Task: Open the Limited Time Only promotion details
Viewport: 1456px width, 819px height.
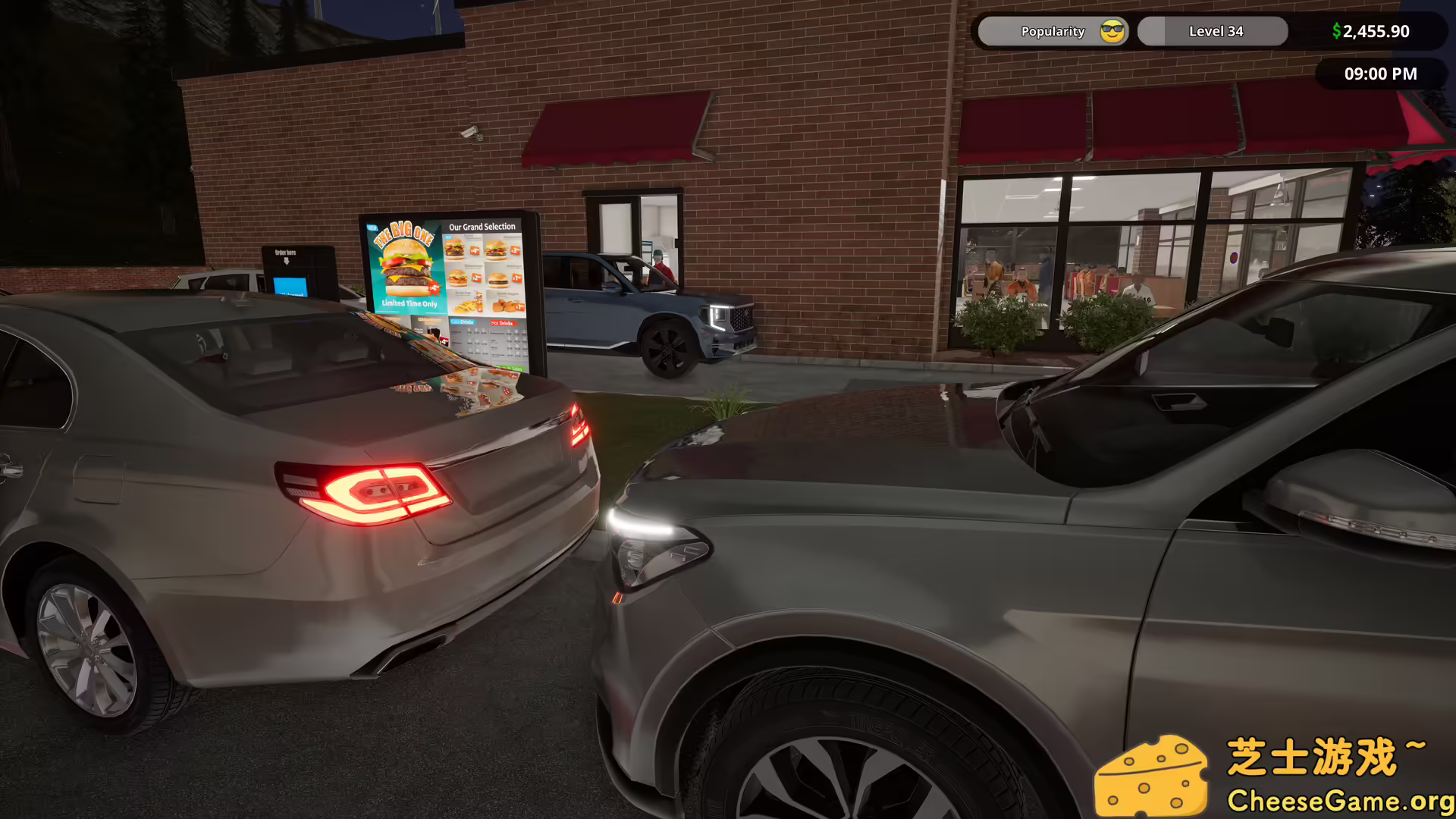Action: tap(409, 303)
